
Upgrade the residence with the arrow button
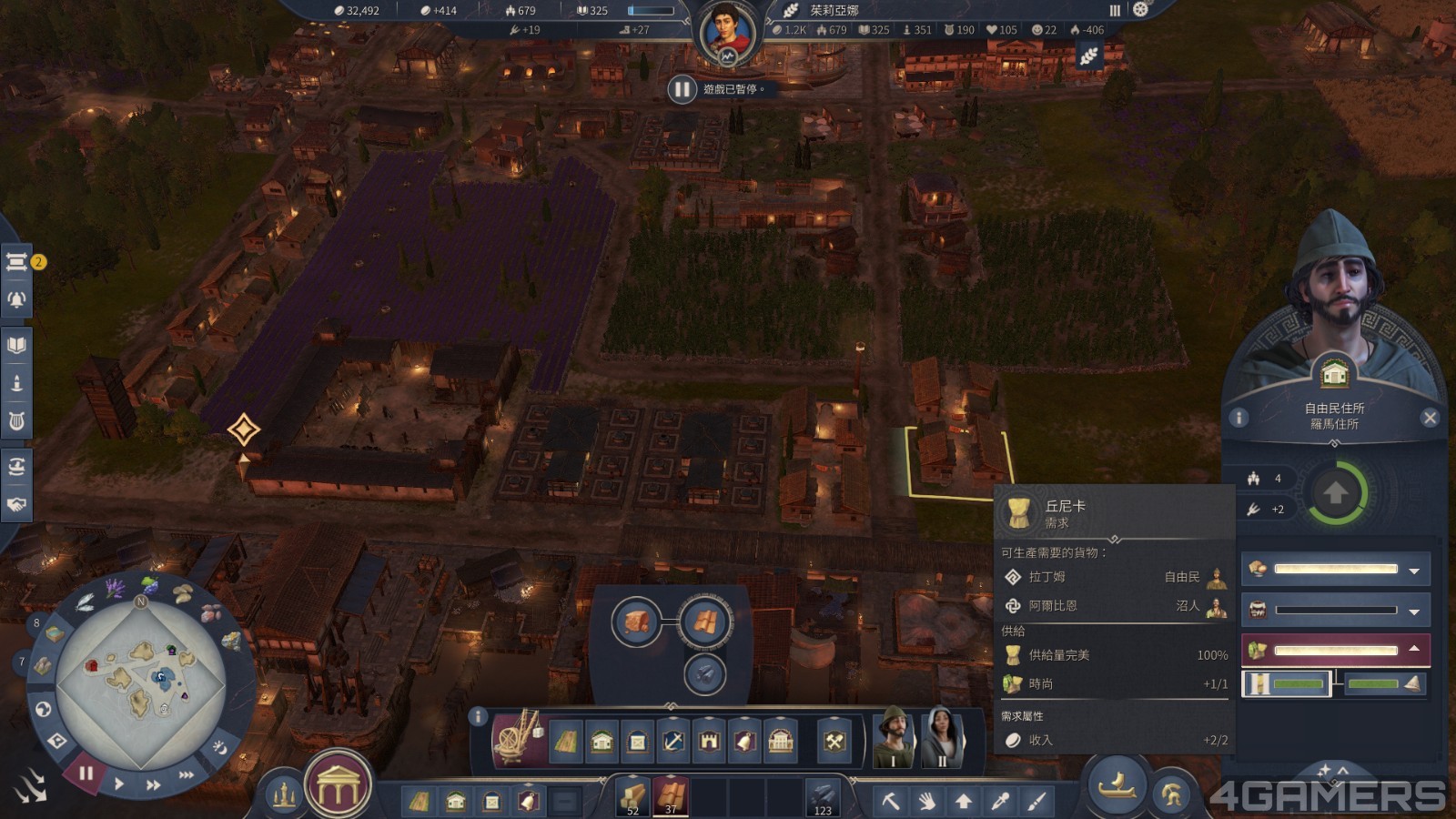[x=1335, y=493]
